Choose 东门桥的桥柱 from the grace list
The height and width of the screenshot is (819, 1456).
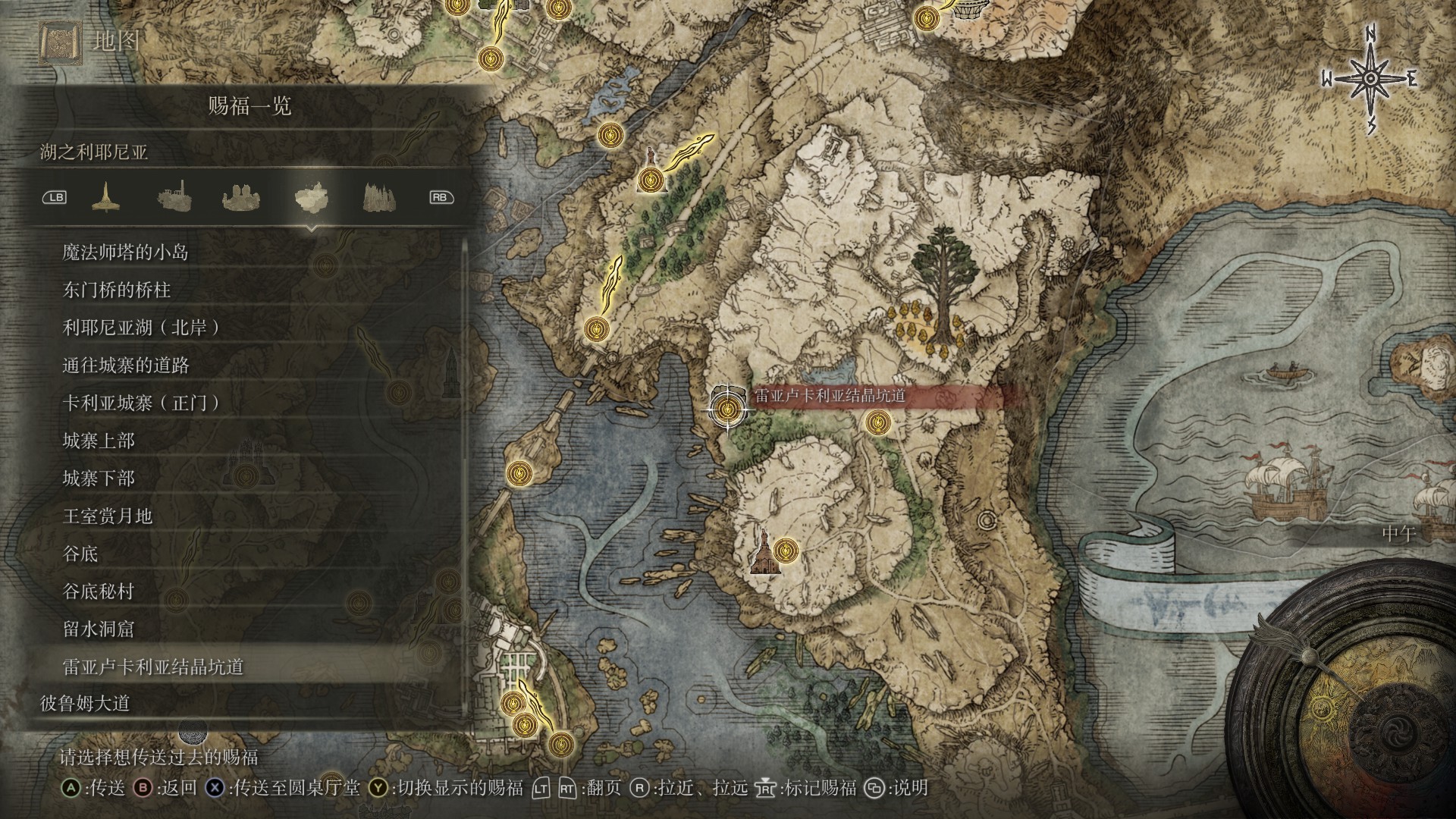click(x=116, y=290)
